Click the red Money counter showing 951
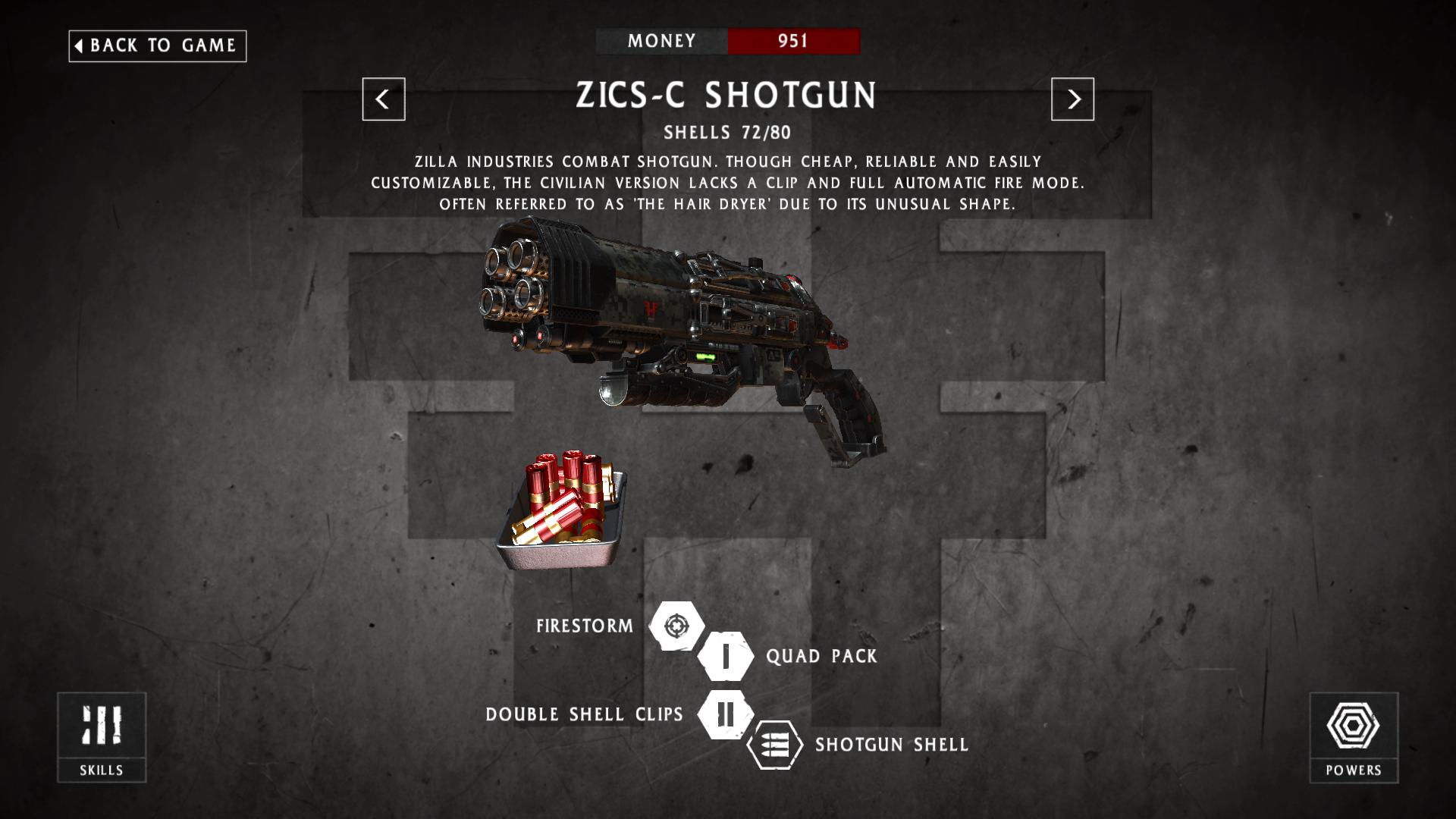The height and width of the screenshot is (819, 1456). pos(794,42)
